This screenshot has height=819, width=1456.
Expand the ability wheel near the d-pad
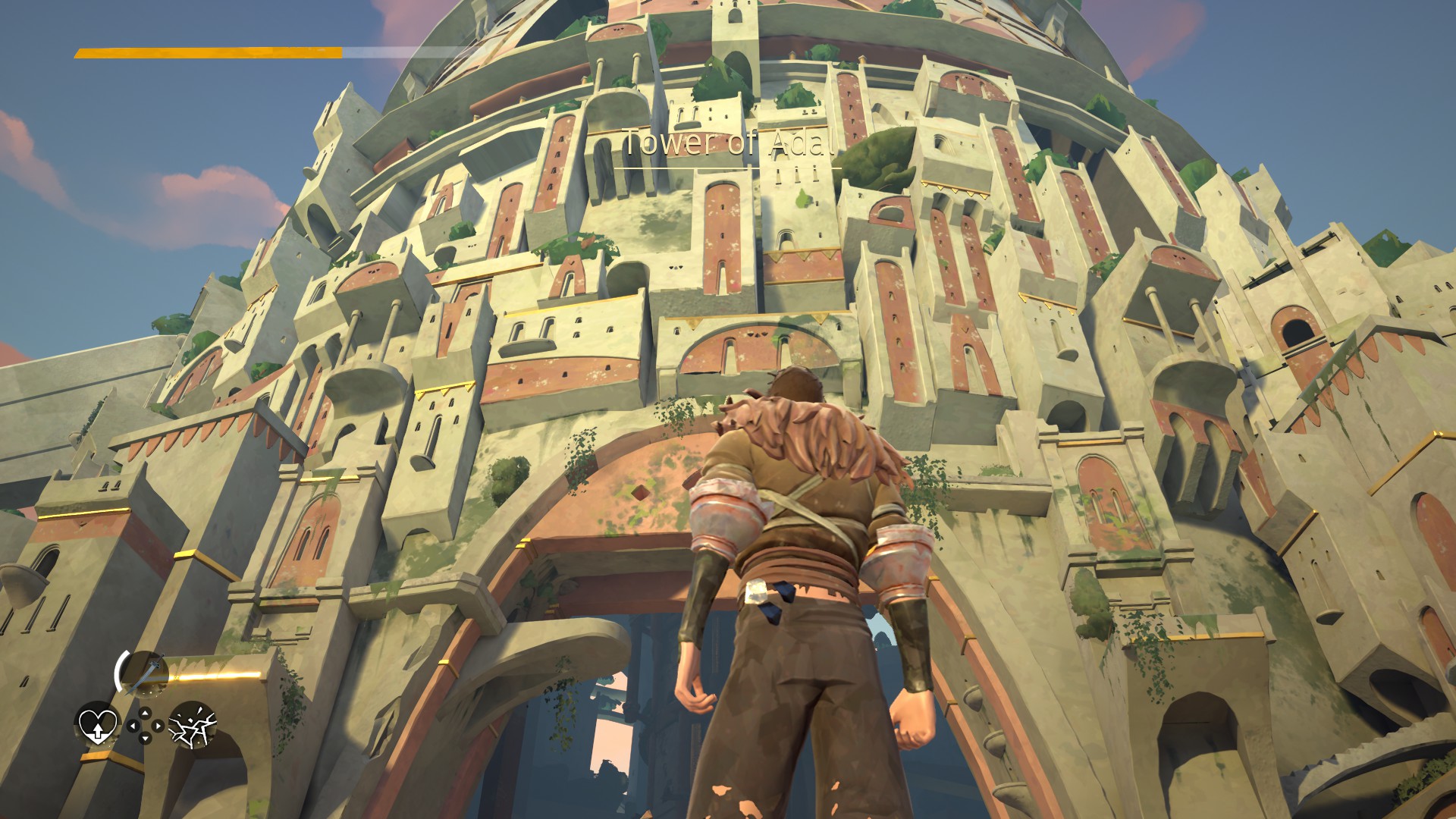145,726
